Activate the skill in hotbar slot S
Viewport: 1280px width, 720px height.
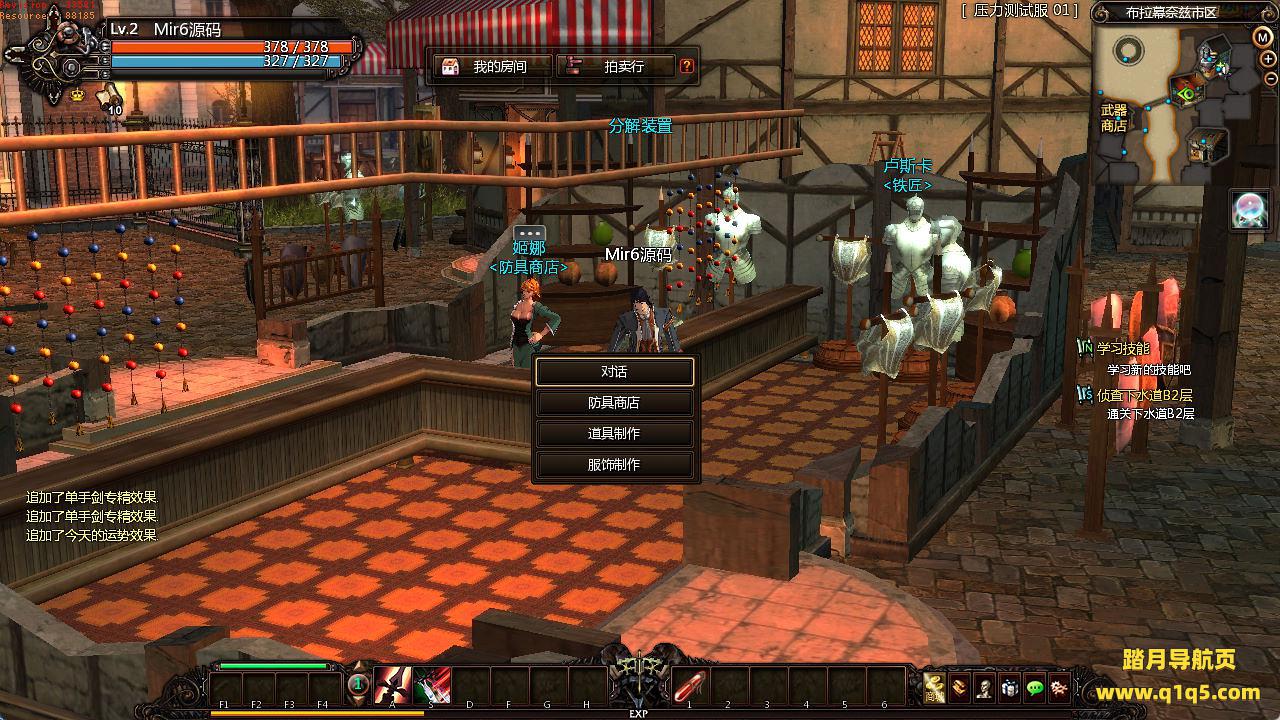432,686
